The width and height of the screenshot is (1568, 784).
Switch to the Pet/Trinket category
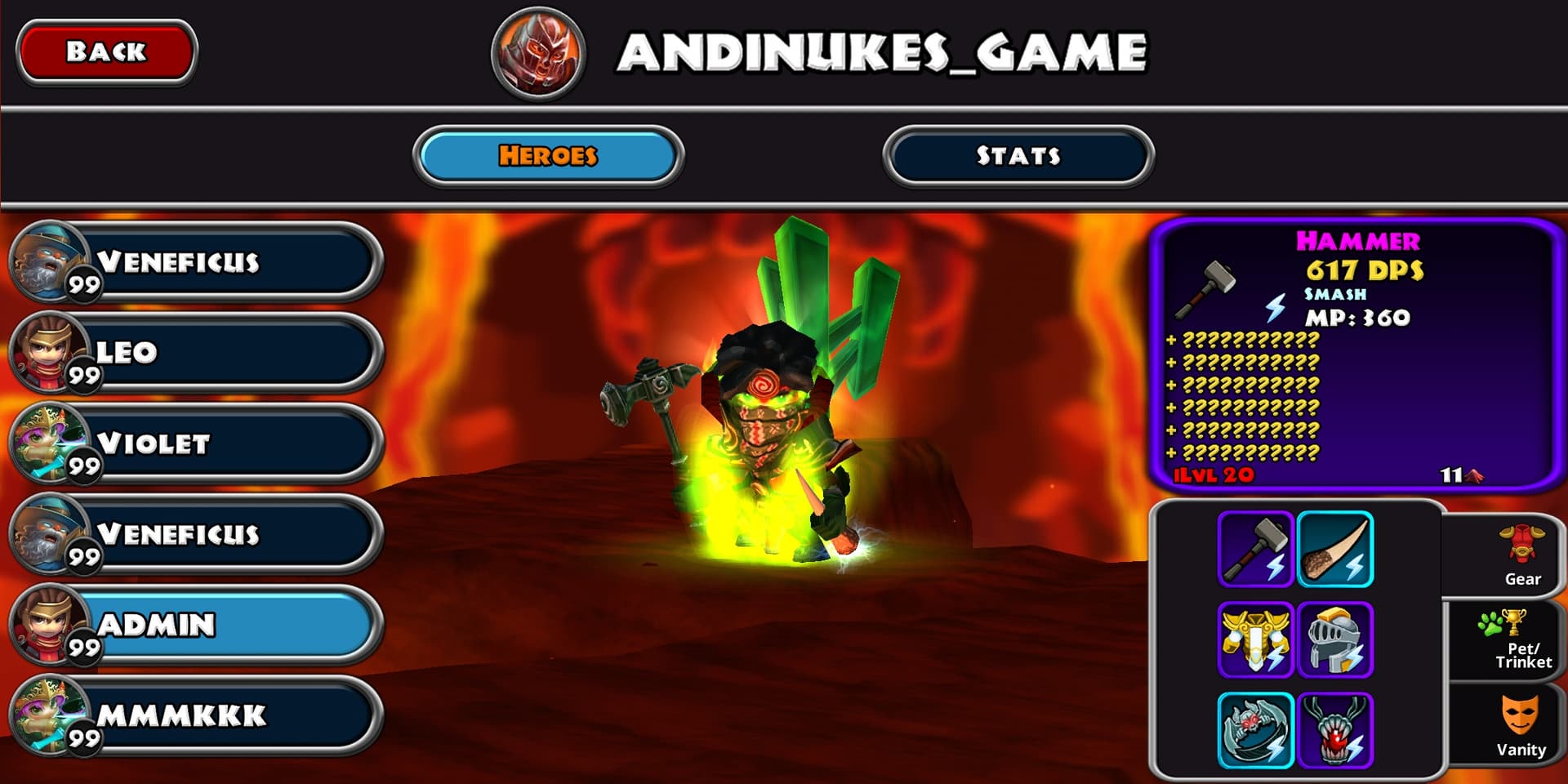[1521, 640]
